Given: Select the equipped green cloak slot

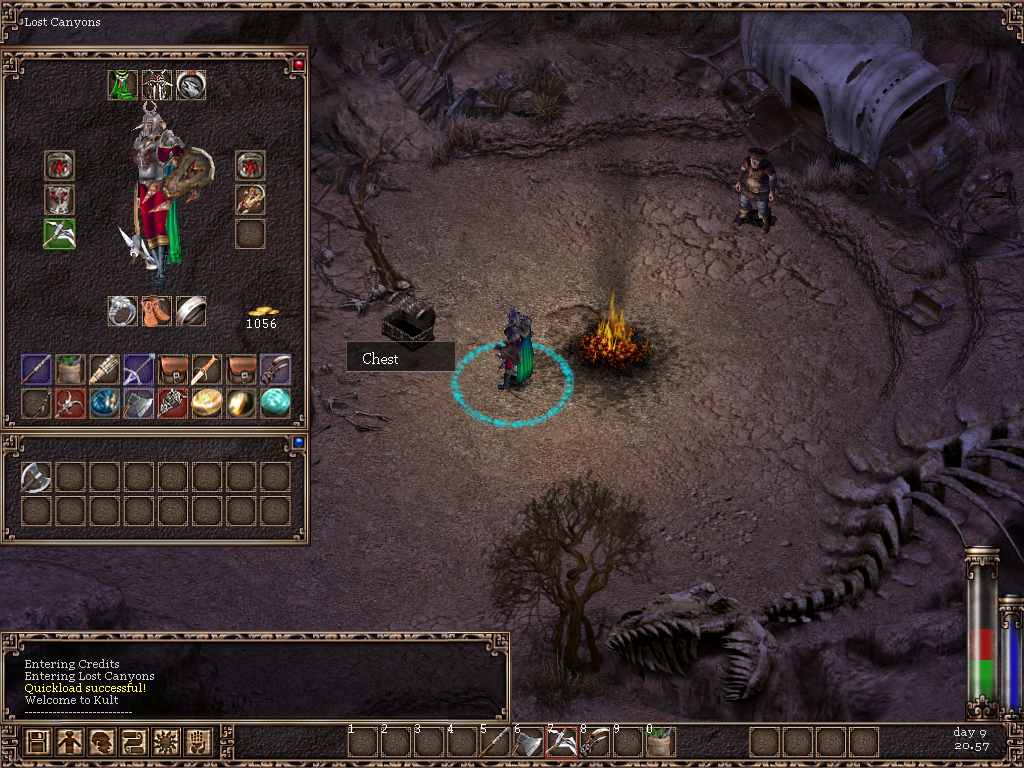Looking at the screenshot, I should coord(123,86).
